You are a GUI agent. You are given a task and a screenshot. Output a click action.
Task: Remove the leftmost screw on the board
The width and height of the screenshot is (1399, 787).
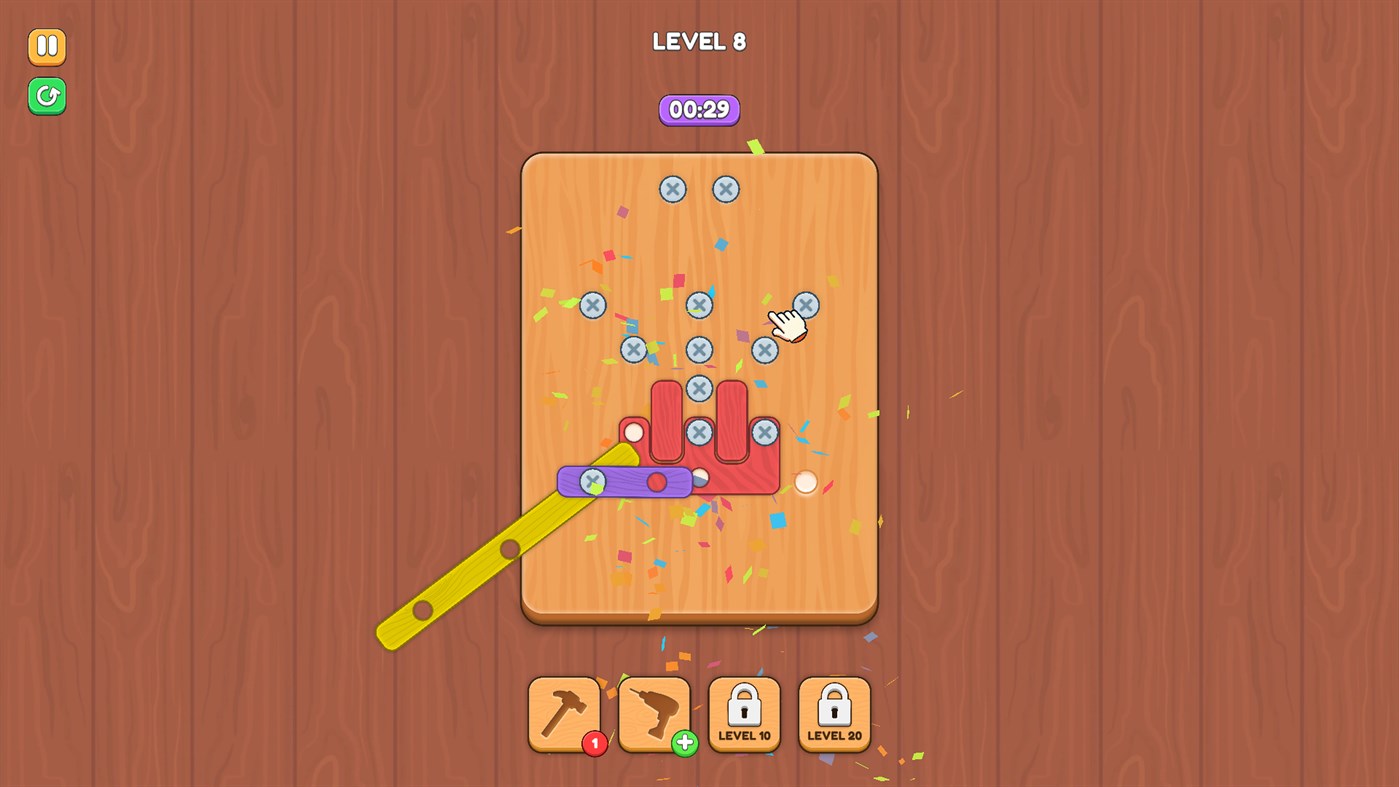coord(591,305)
